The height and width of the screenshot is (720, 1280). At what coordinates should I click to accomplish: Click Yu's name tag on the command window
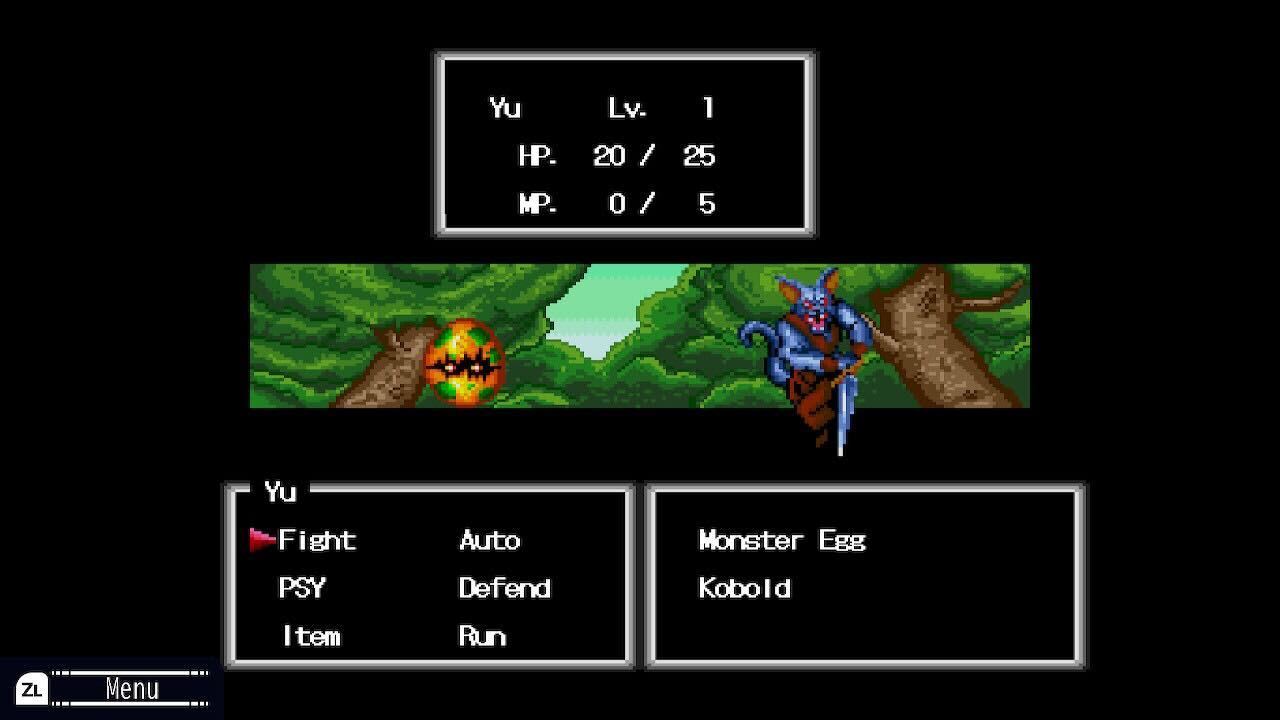(282, 492)
